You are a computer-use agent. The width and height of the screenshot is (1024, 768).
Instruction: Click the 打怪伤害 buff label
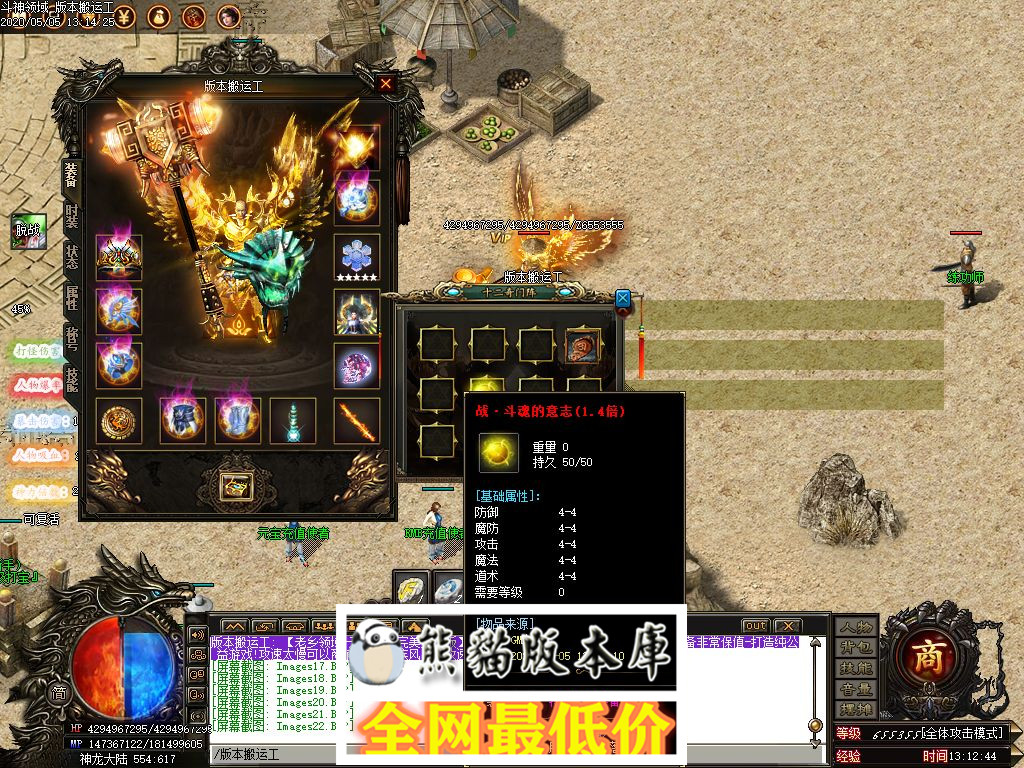pos(36,352)
